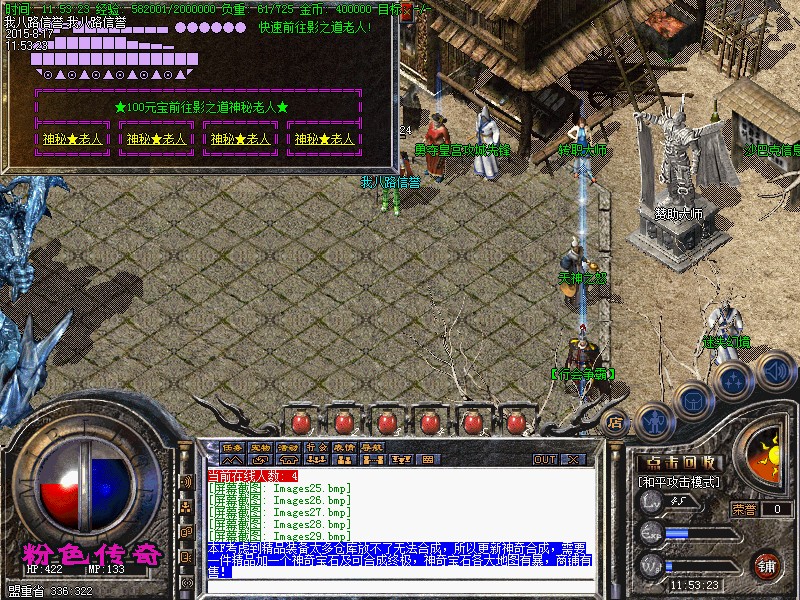
Task: Click the chat text input field
Action: tap(400, 585)
